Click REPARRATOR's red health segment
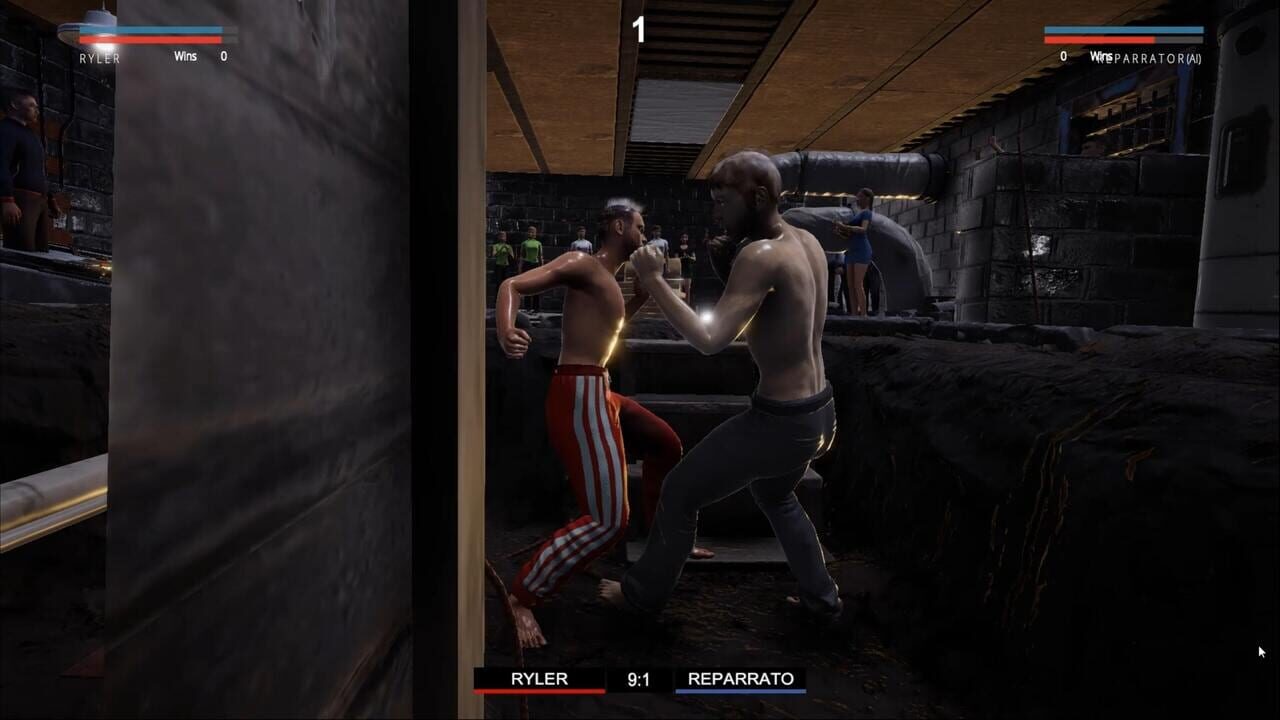The image size is (1280, 720). pyautogui.click(x=1100, y=40)
